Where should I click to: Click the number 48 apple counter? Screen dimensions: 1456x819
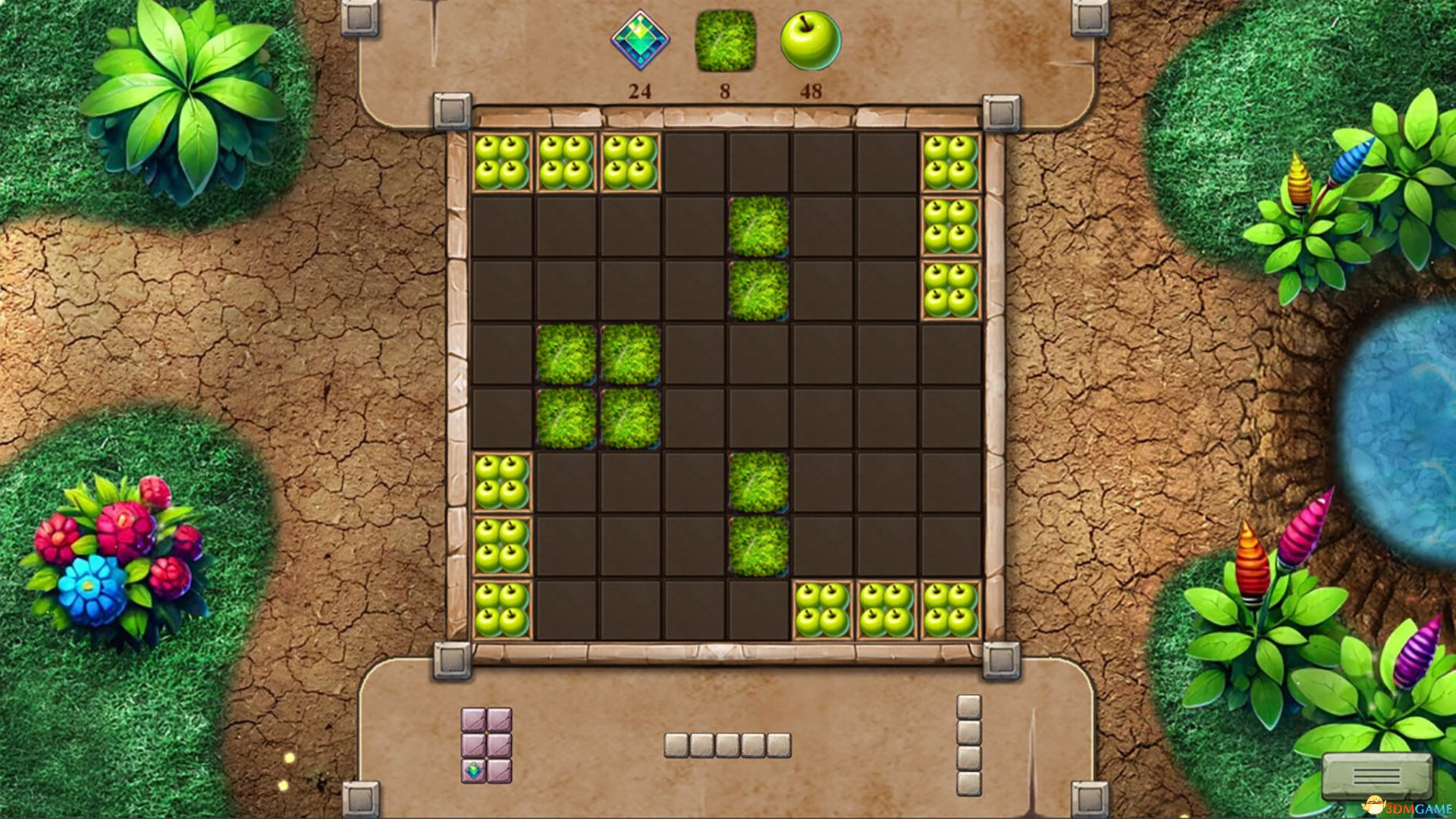[810, 91]
